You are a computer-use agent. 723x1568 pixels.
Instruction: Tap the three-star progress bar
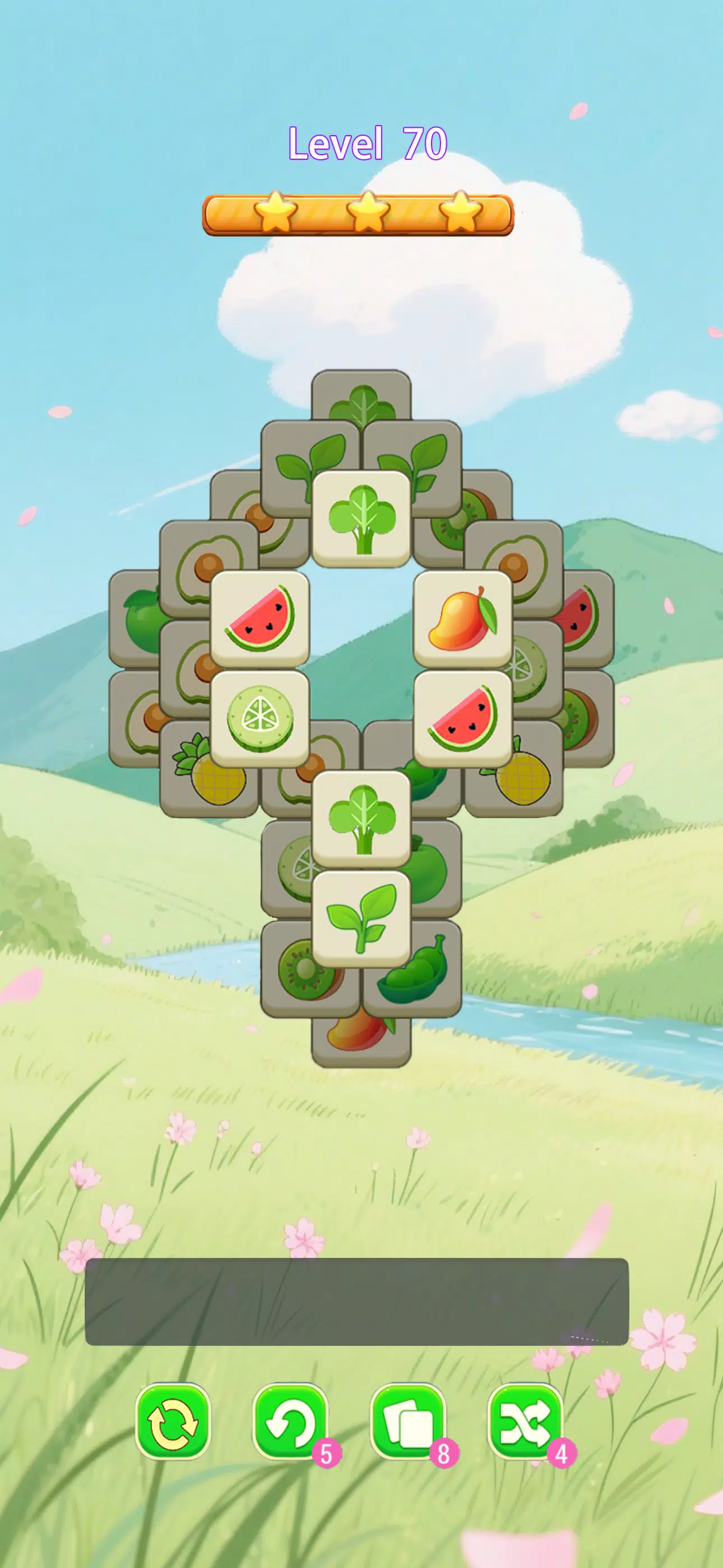pos(361,212)
